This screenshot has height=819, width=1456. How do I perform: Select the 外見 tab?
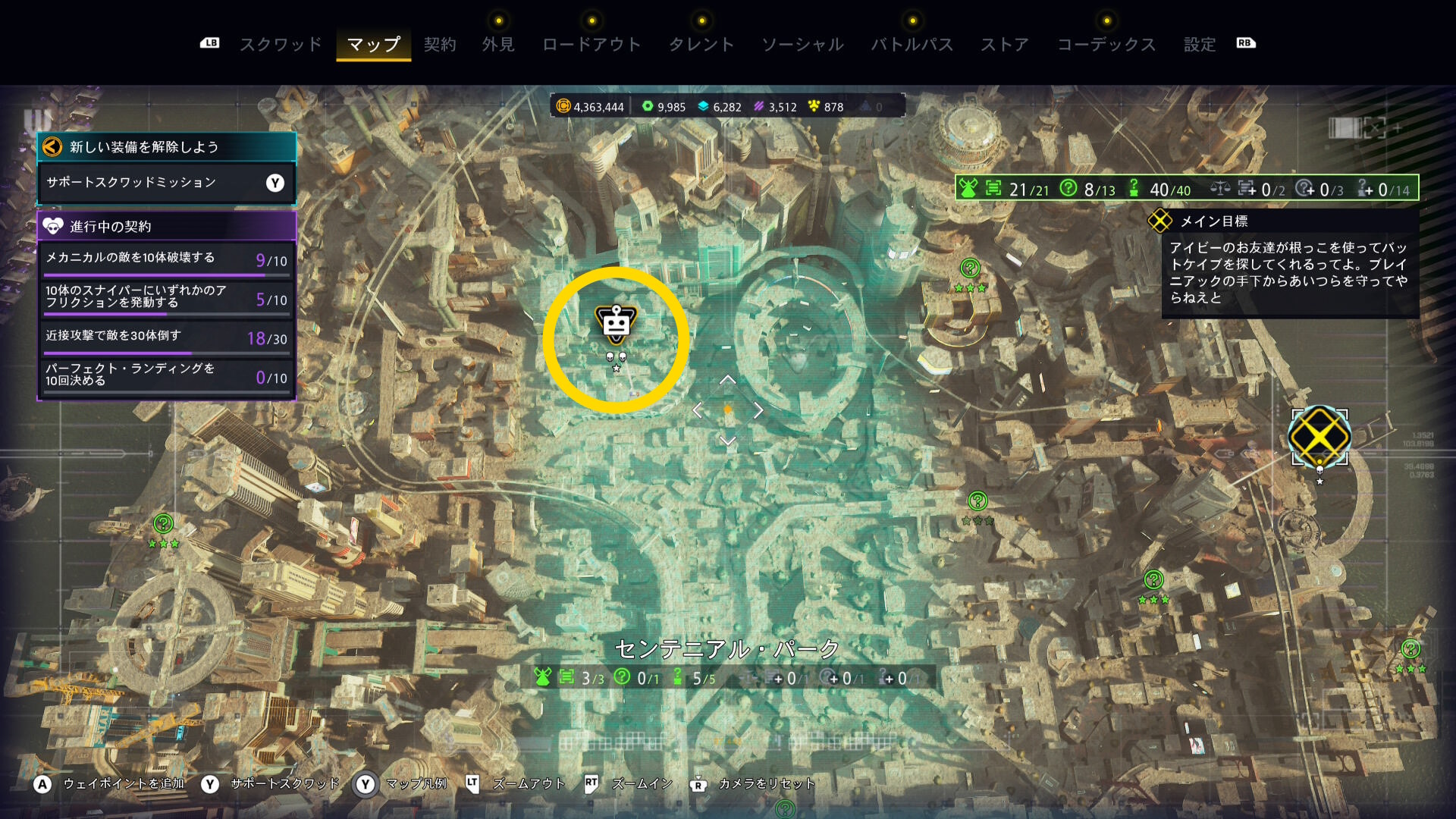coord(498,45)
